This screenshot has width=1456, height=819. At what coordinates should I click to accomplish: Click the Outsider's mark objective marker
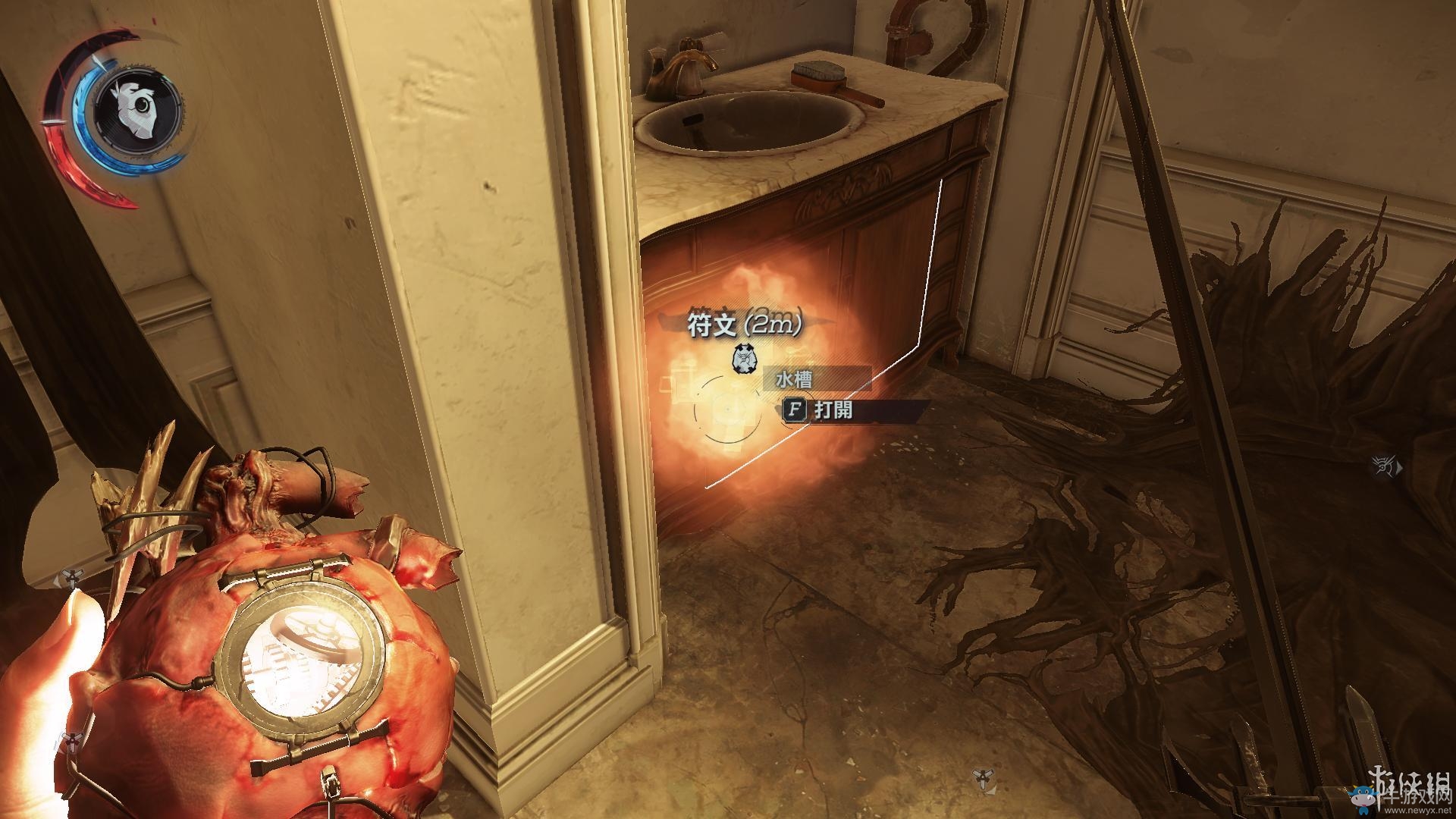[x=1385, y=467]
